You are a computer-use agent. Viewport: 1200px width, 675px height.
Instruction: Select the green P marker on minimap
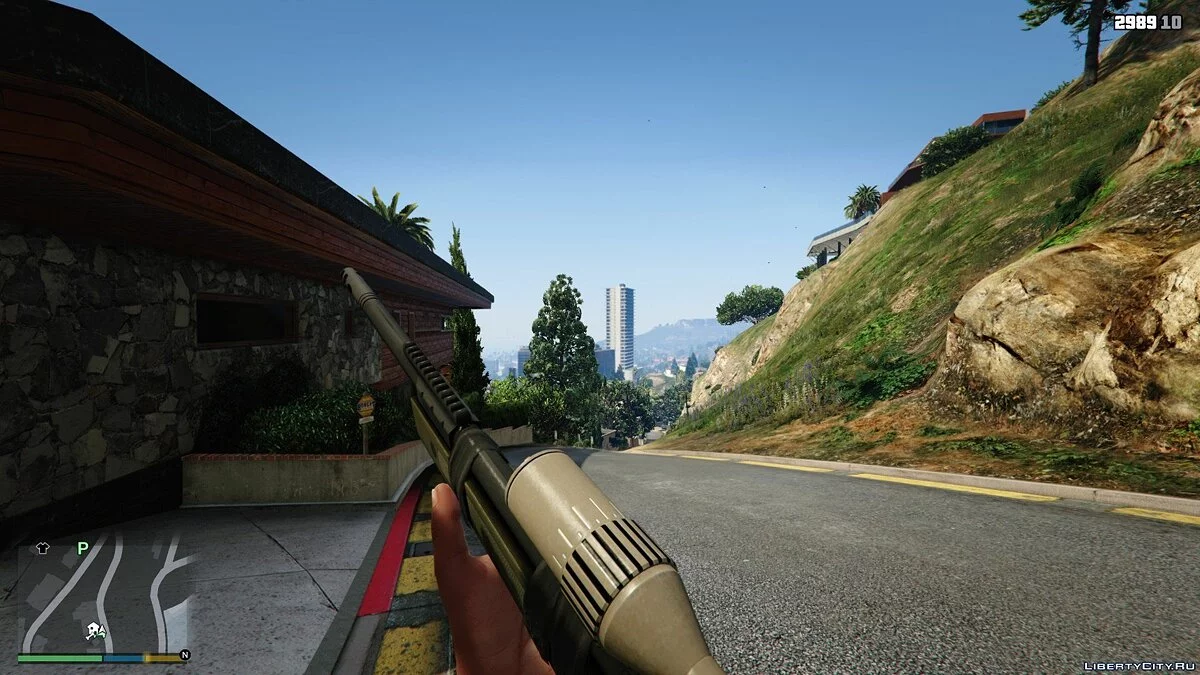coord(83,548)
